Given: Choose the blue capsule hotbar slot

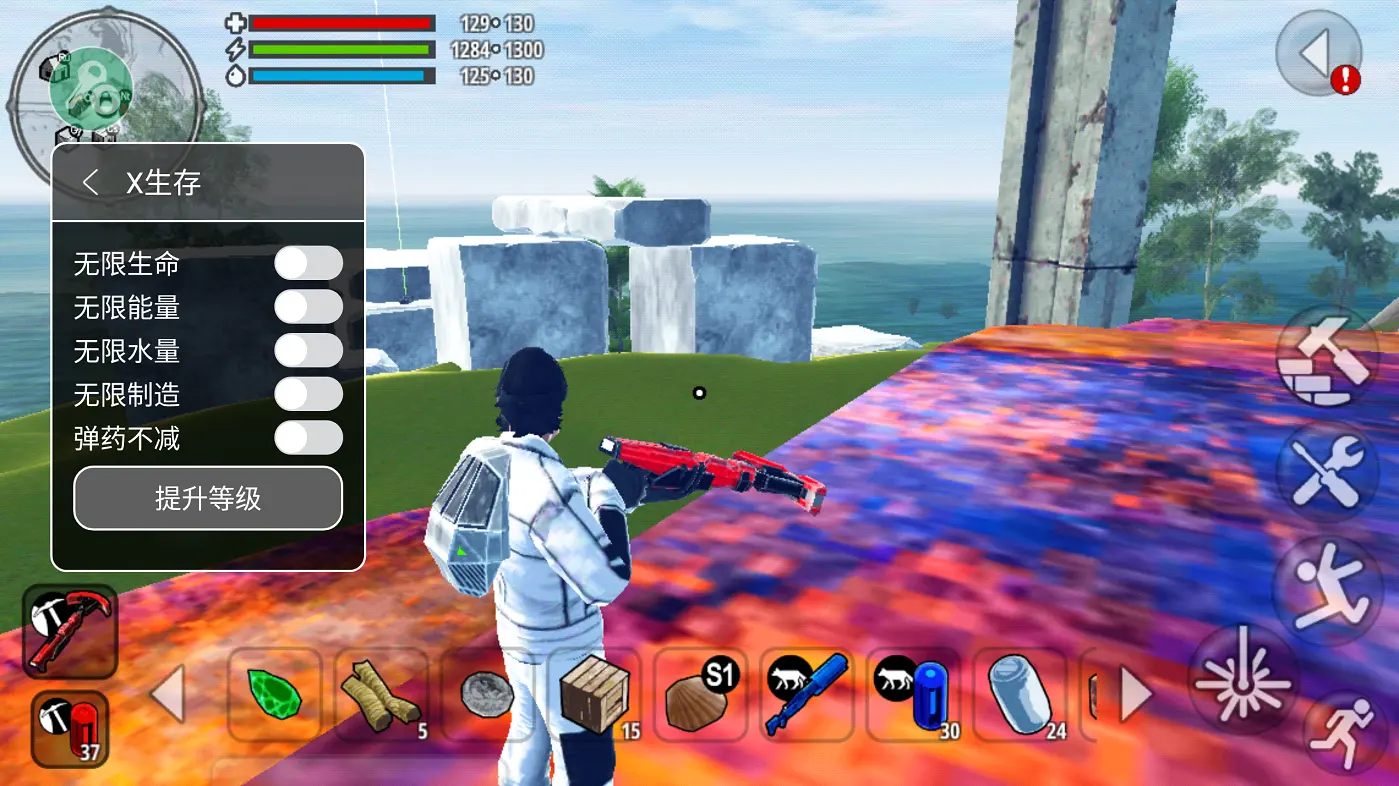Looking at the screenshot, I should 914,695.
